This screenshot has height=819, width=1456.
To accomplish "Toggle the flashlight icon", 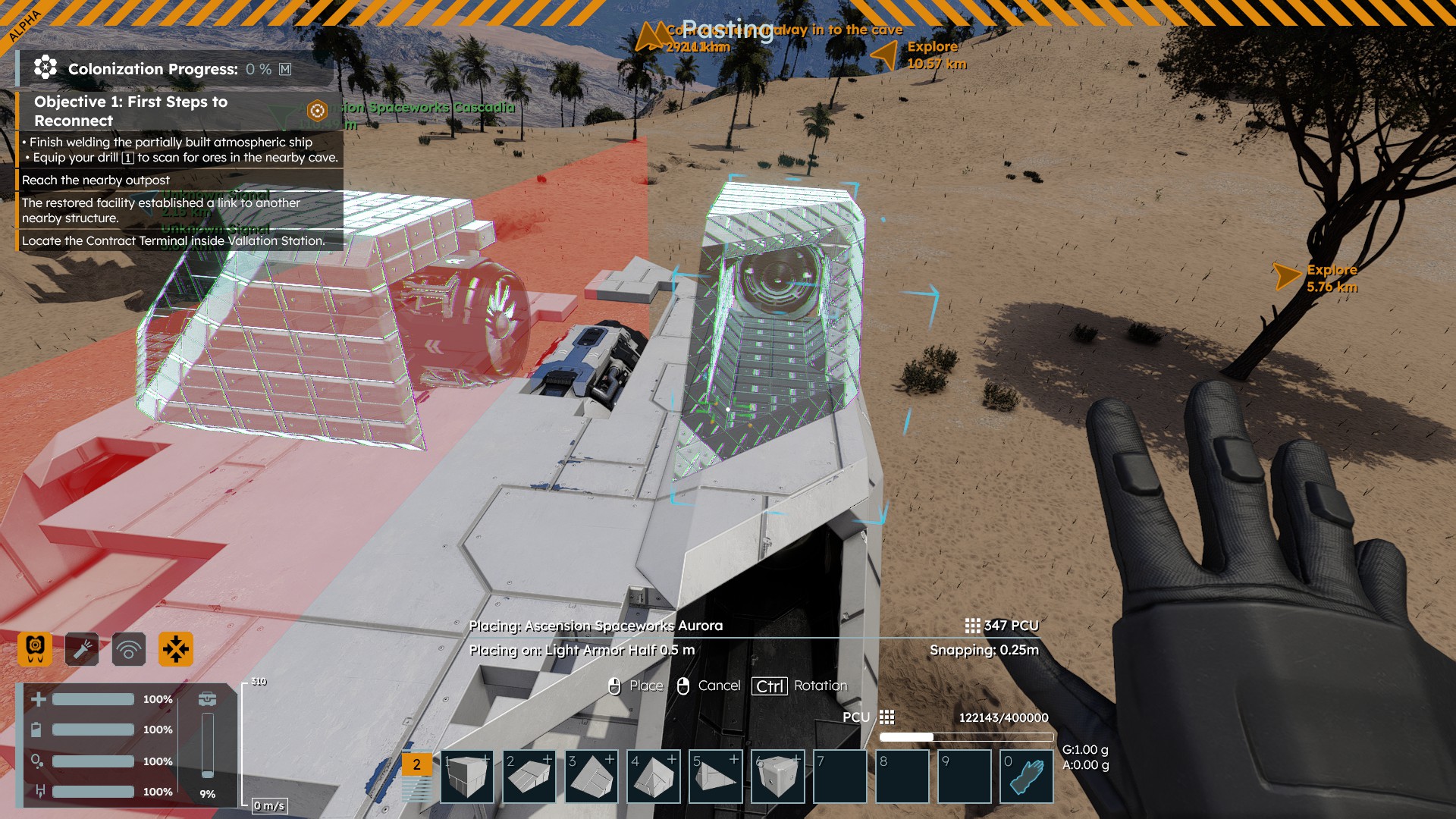I will pyautogui.click(x=82, y=649).
